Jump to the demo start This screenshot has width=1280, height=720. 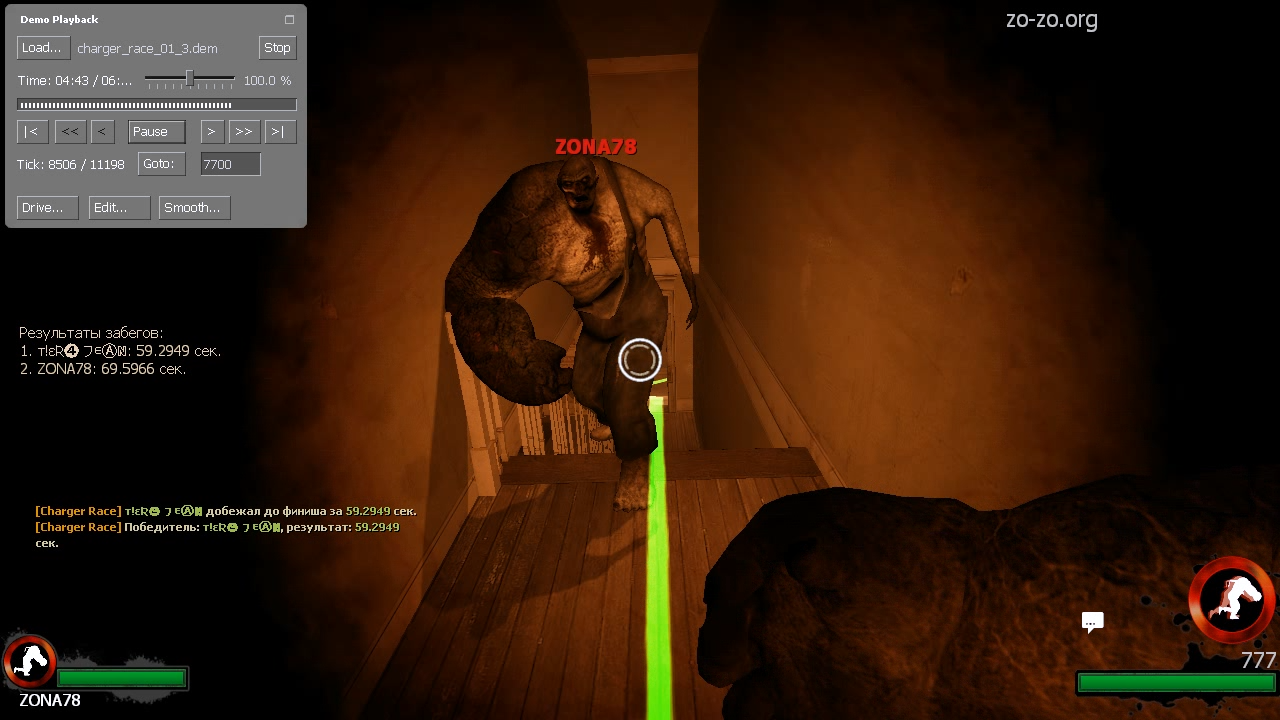[31, 132]
